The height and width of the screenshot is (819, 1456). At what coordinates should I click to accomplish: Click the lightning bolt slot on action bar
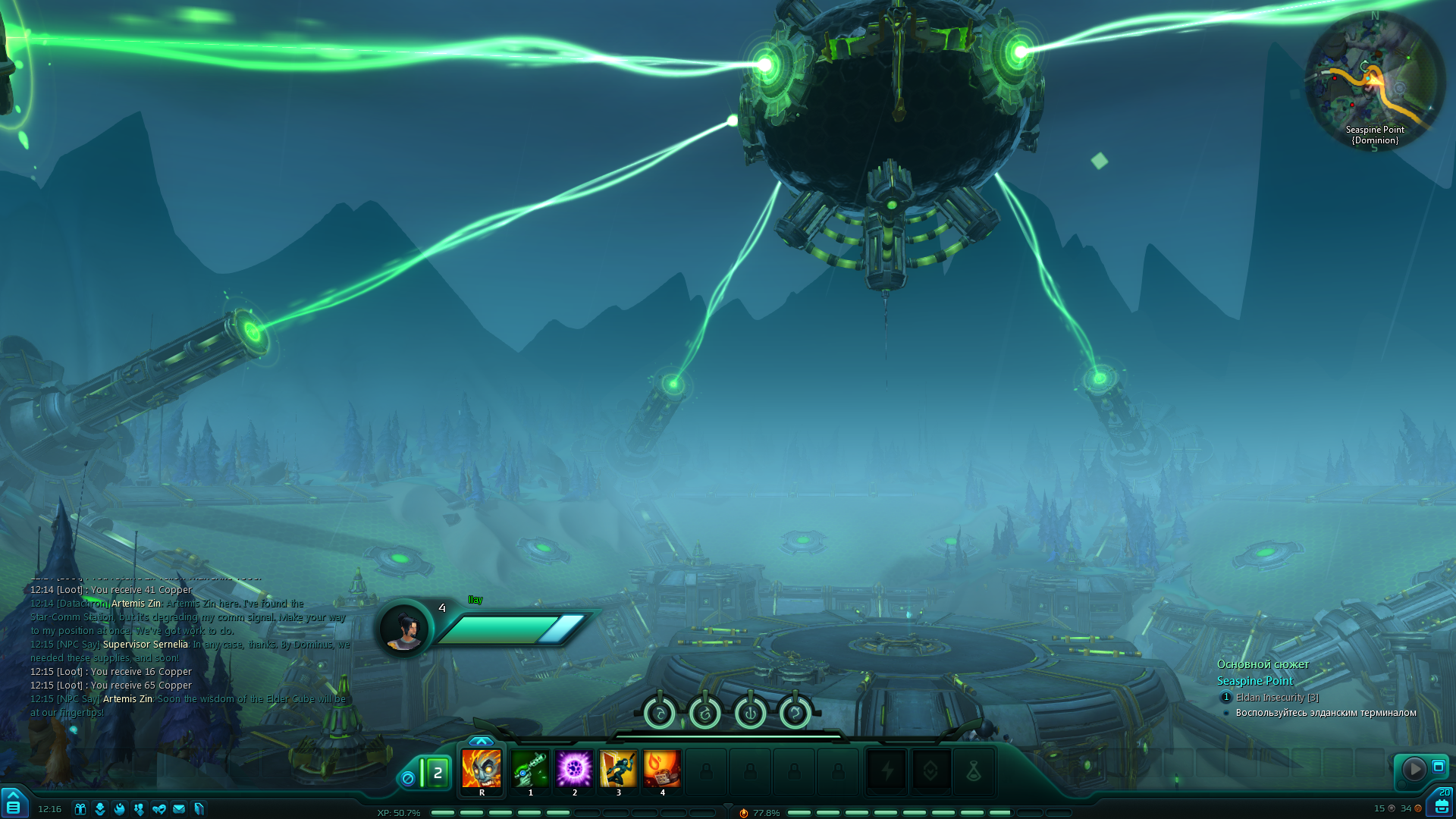886,772
